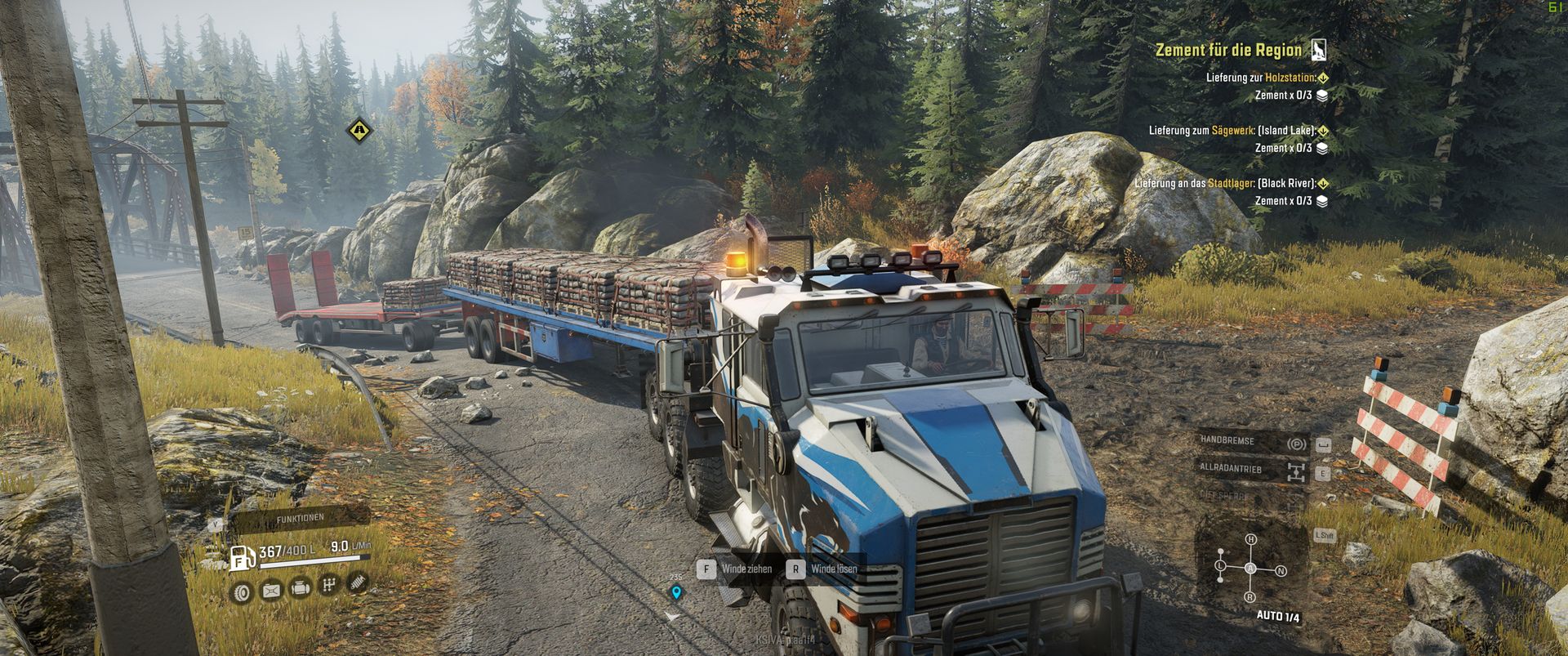Click the yellow road hazard marker
The width and height of the screenshot is (1568, 656).
pyautogui.click(x=358, y=129)
